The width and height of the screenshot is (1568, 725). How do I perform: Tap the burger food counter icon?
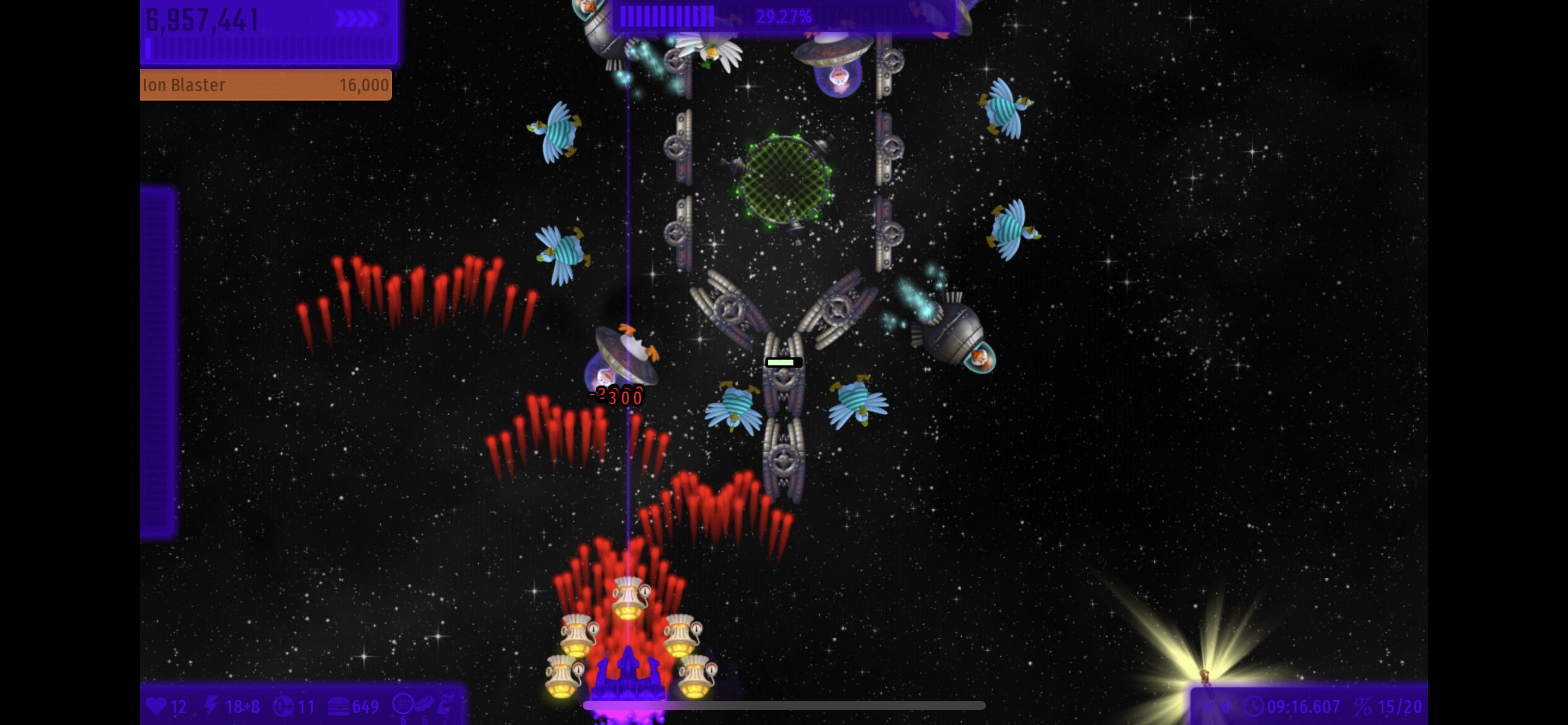coord(338,706)
